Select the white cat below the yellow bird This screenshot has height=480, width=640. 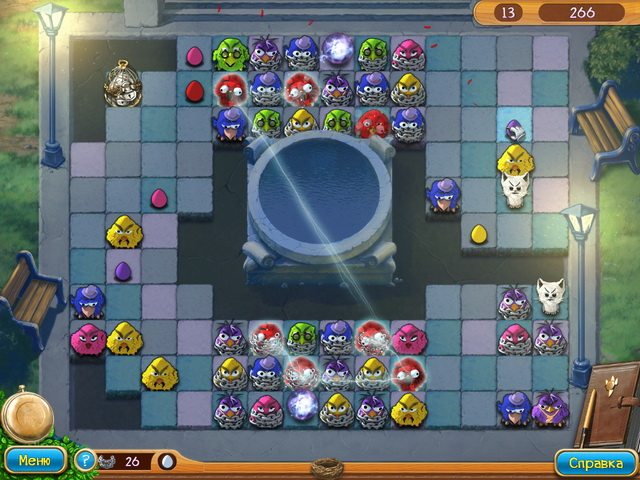(x=515, y=189)
